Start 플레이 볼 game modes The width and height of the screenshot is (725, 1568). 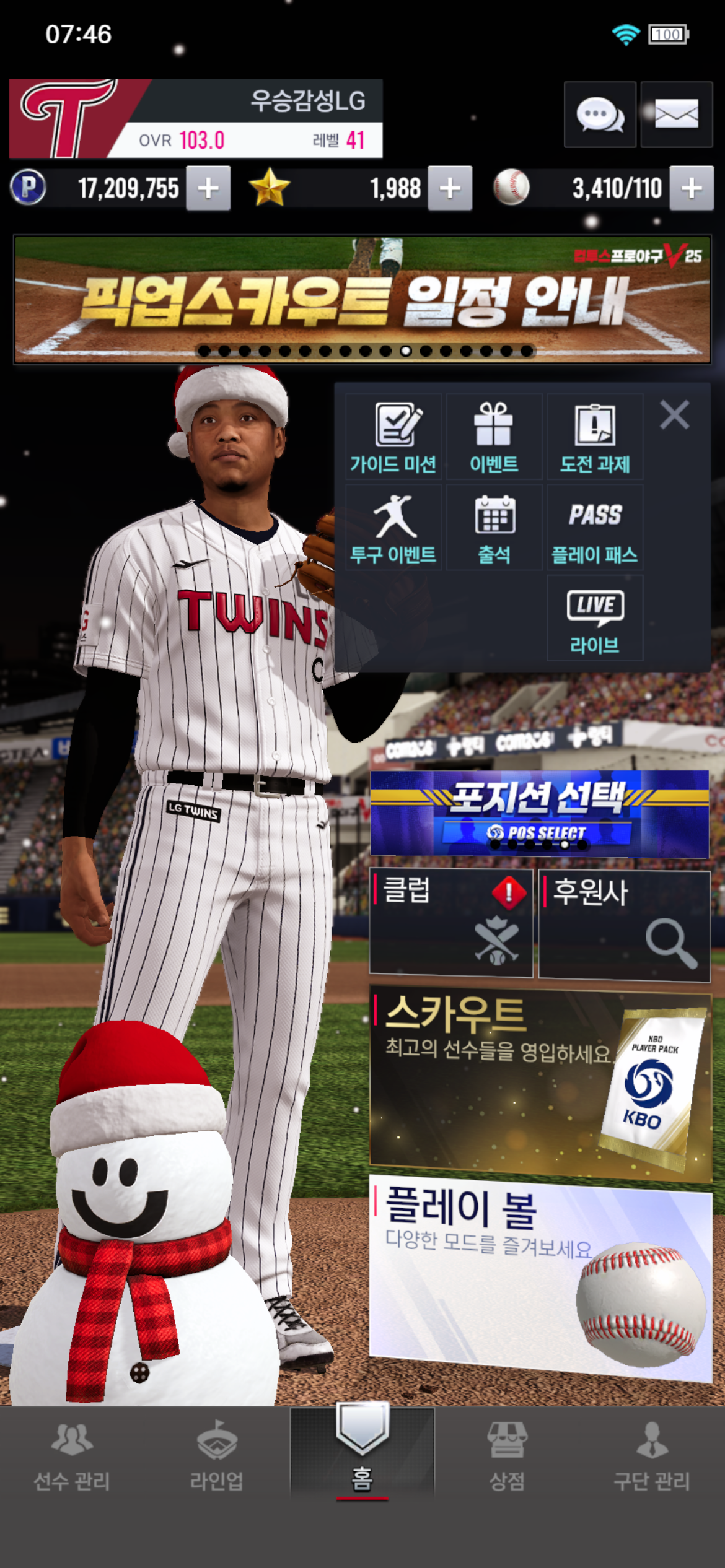pyautogui.click(x=539, y=1276)
